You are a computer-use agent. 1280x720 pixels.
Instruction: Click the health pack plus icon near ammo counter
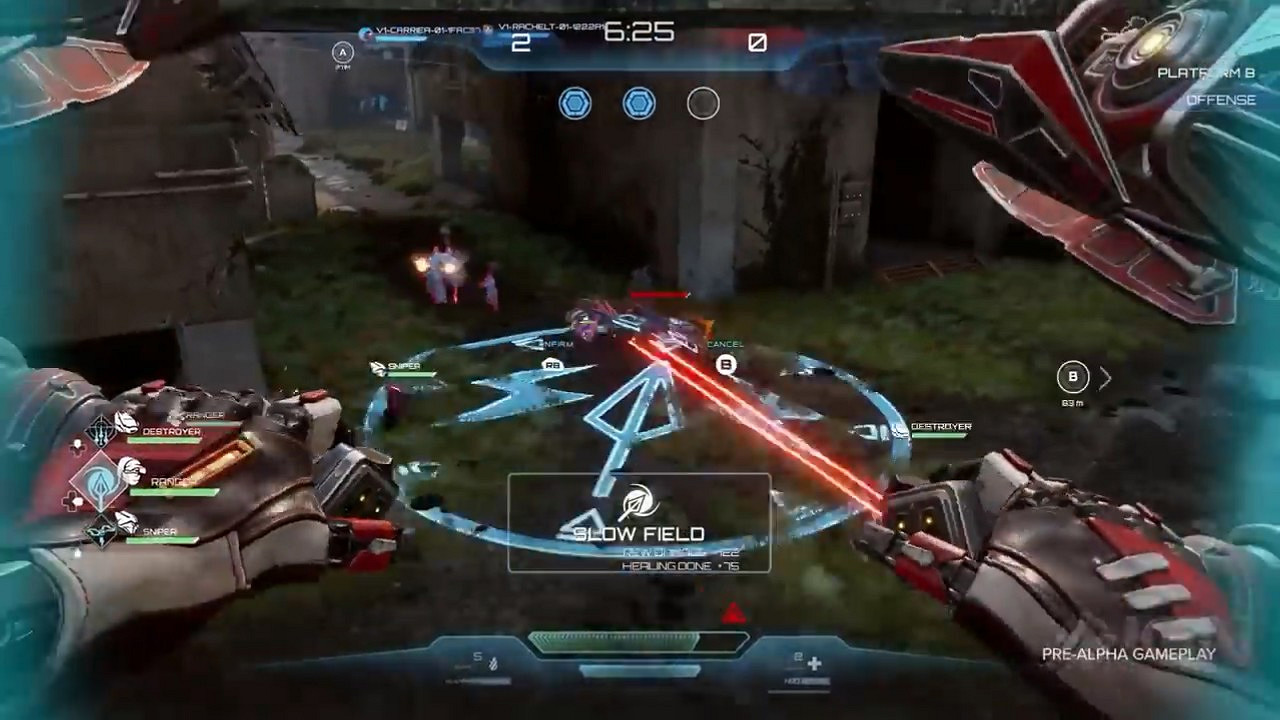coord(814,661)
